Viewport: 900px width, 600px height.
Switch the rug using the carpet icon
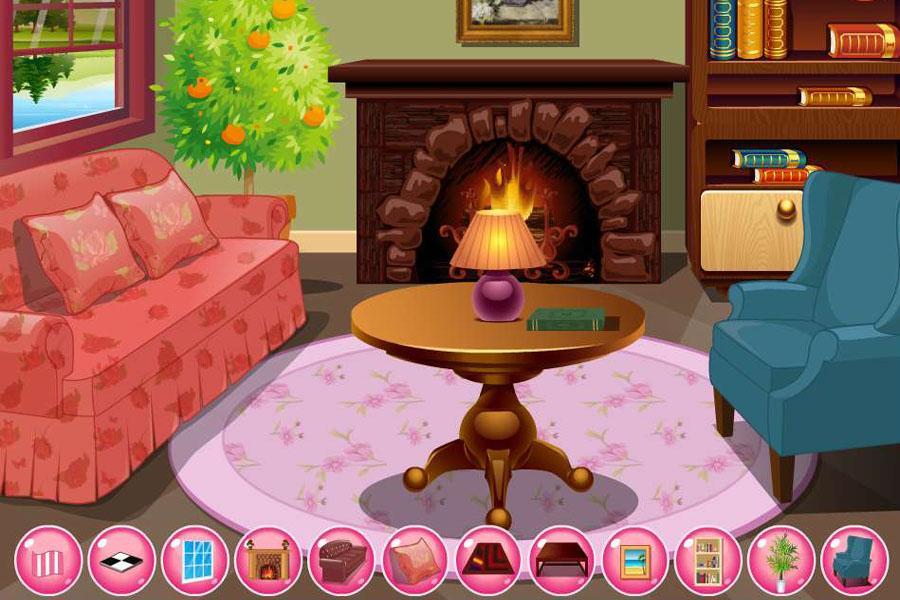pos(488,560)
